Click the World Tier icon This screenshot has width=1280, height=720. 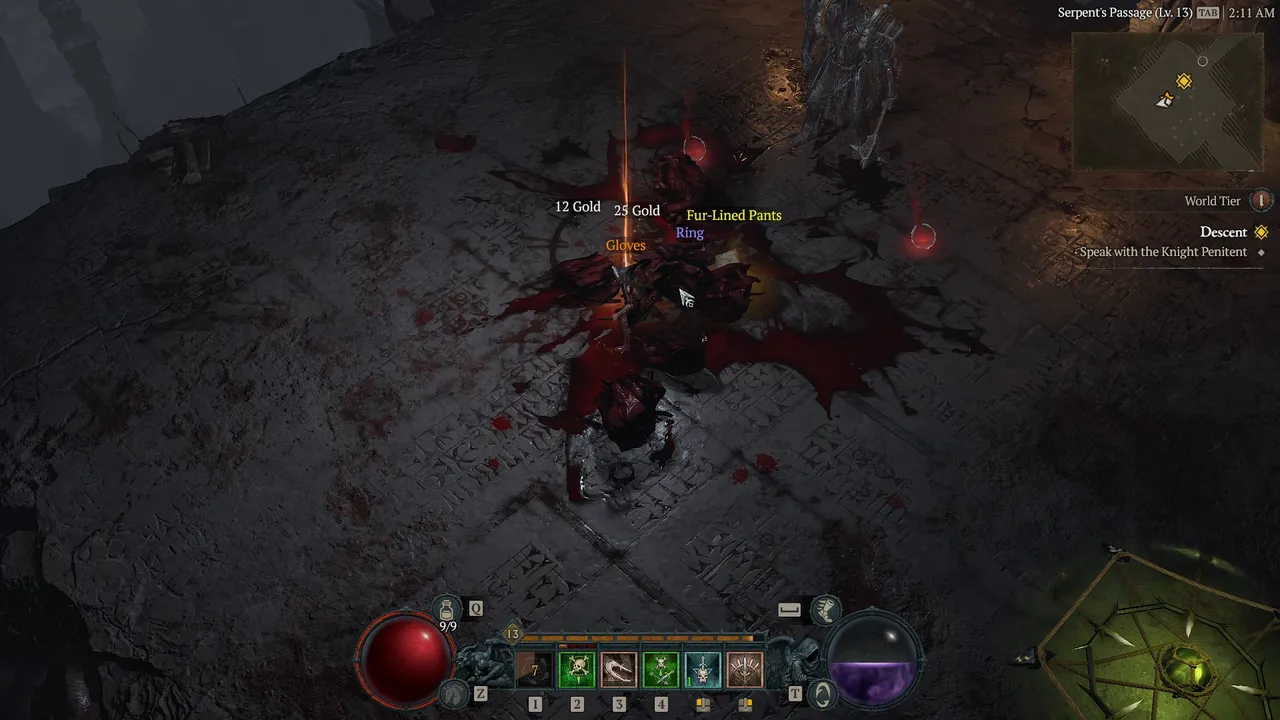(x=1262, y=201)
